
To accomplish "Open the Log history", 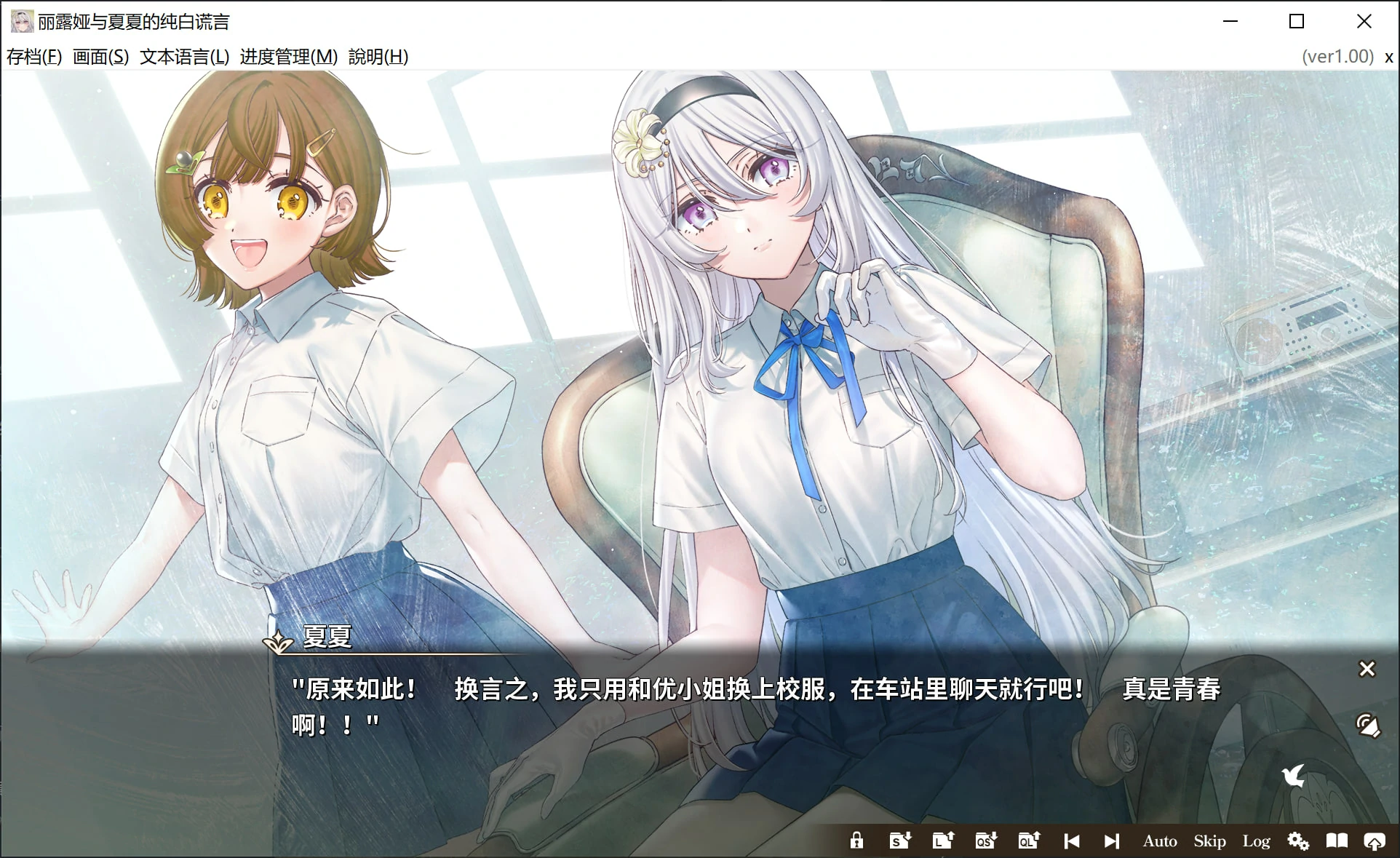I will point(1256,841).
